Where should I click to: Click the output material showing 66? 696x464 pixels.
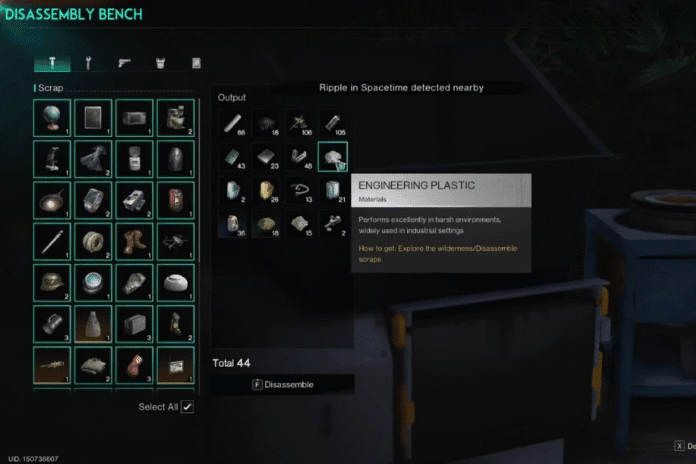tap(232, 123)
